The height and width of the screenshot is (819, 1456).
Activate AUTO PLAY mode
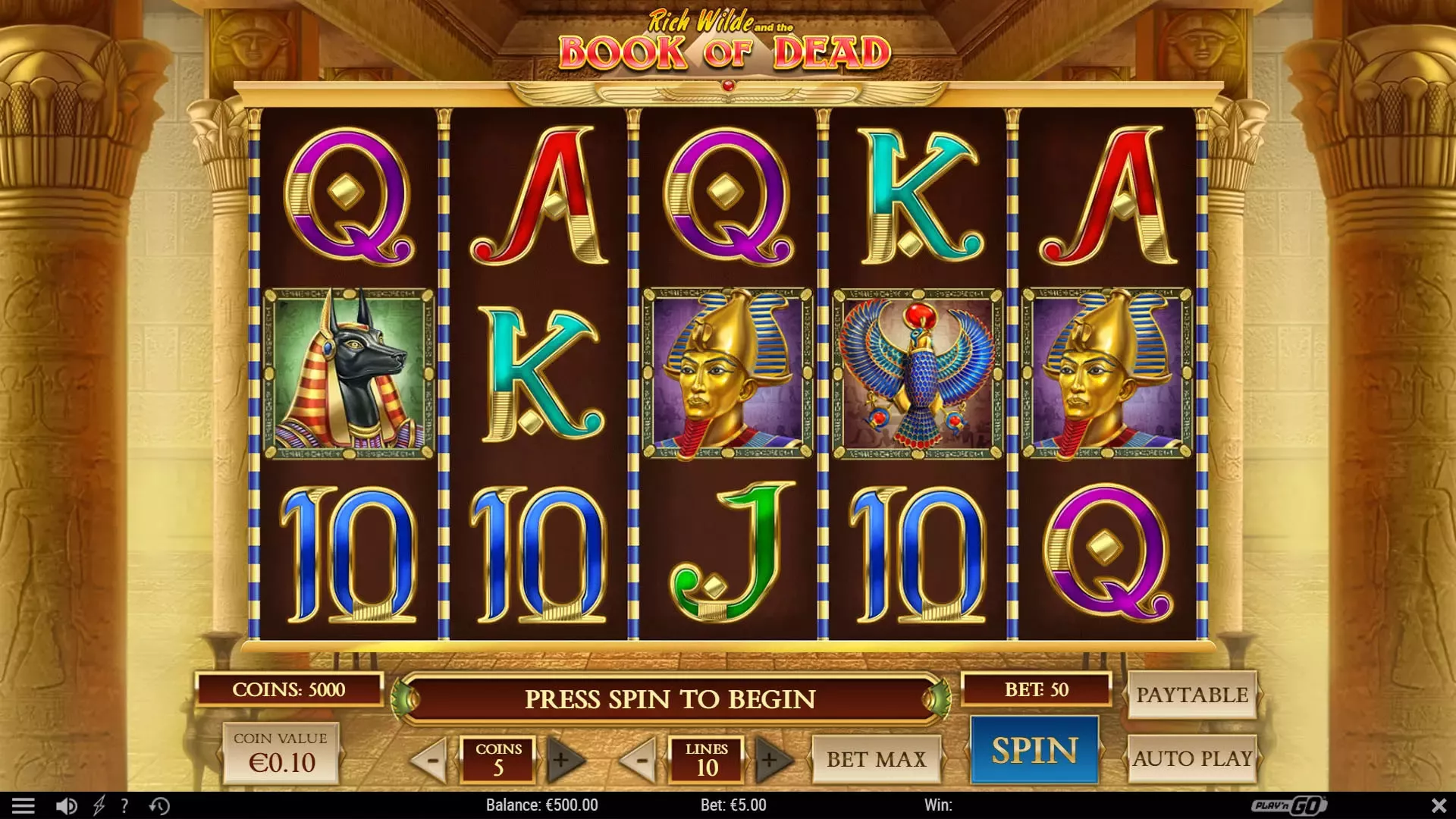(x=1194, y=758)
